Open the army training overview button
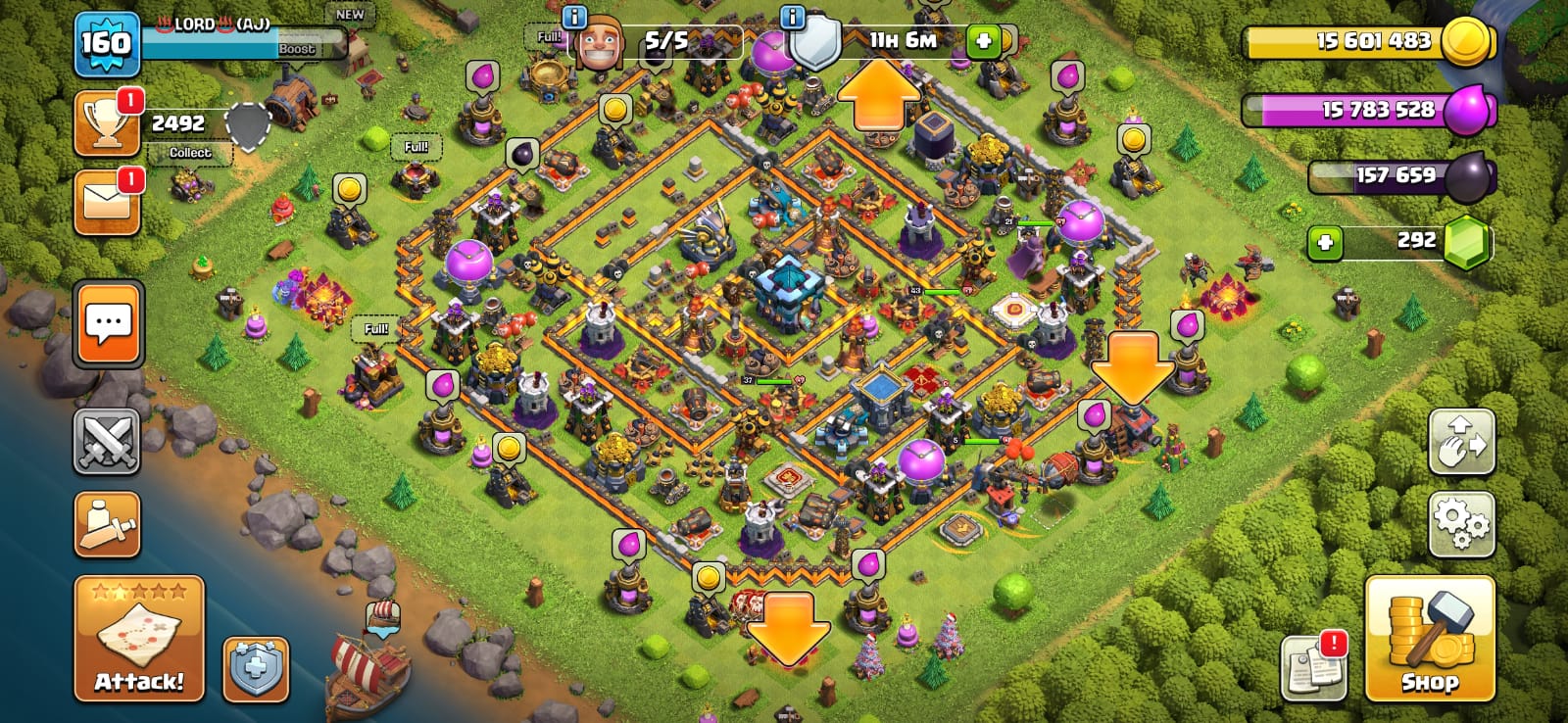This screenshot has width=1568, height=723. (107, 524)
